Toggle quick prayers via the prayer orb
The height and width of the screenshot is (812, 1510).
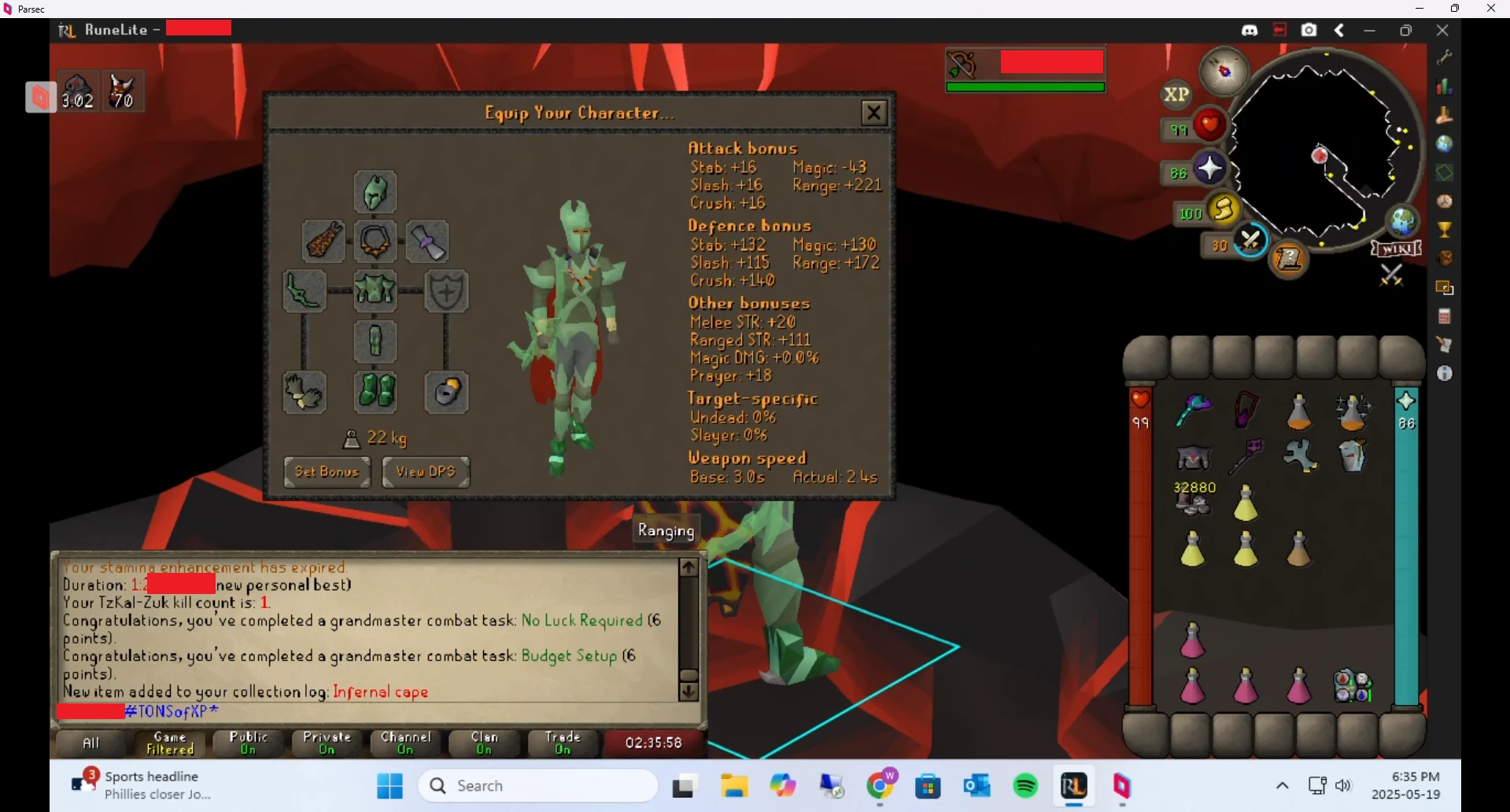point(1212,168)
